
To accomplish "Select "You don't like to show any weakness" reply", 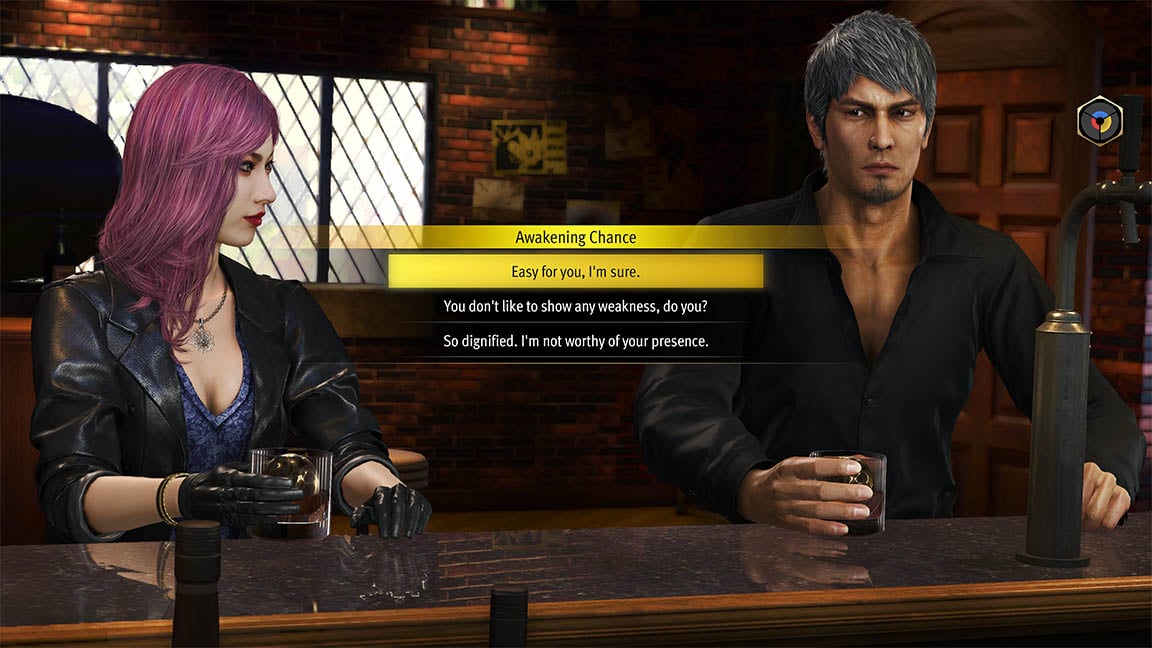I will [x=575, y=306].
